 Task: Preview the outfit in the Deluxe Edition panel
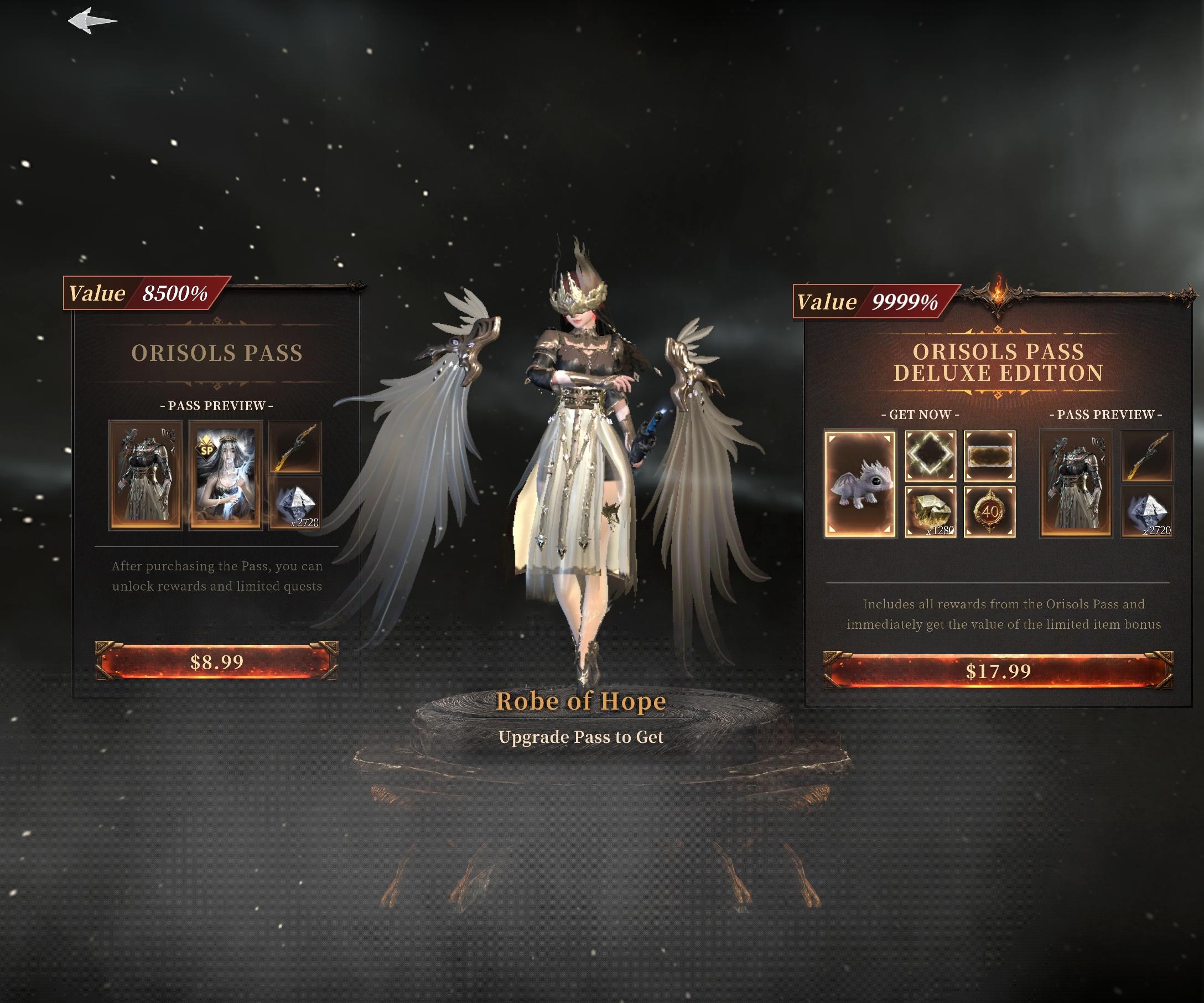(x=1076, y=483)
